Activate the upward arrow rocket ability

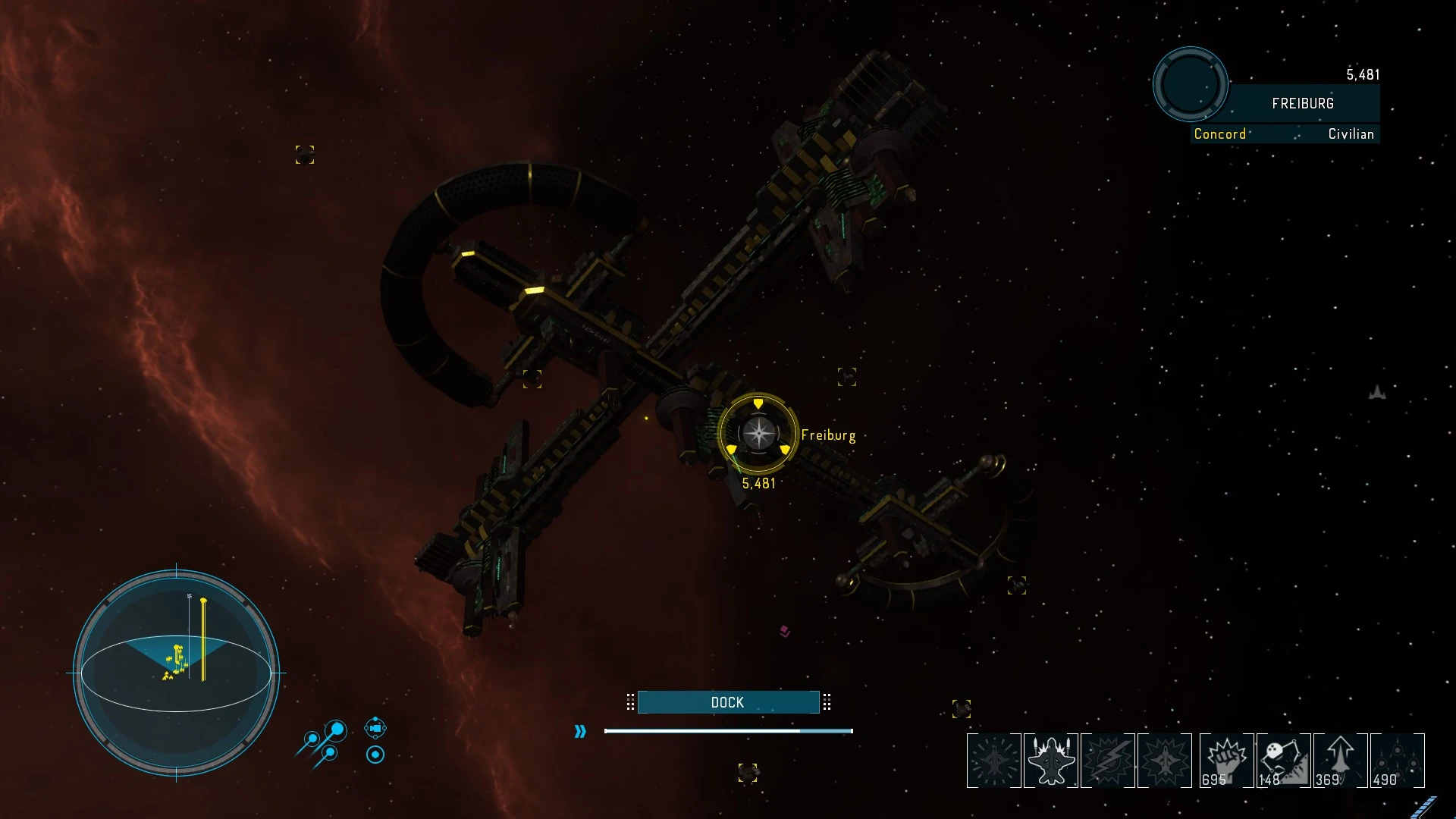[1340, 761]
